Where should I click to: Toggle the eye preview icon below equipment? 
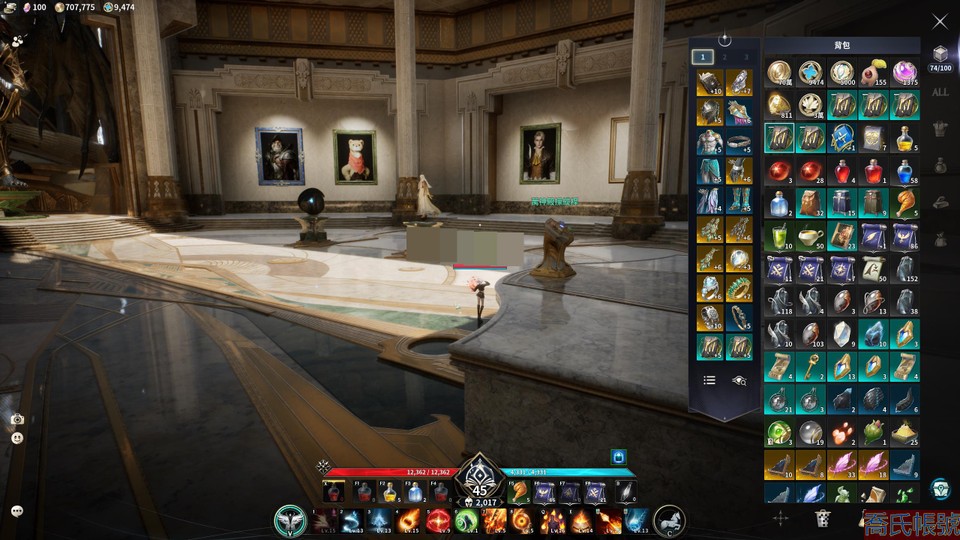pyautogui.click(x=739, y=380)
